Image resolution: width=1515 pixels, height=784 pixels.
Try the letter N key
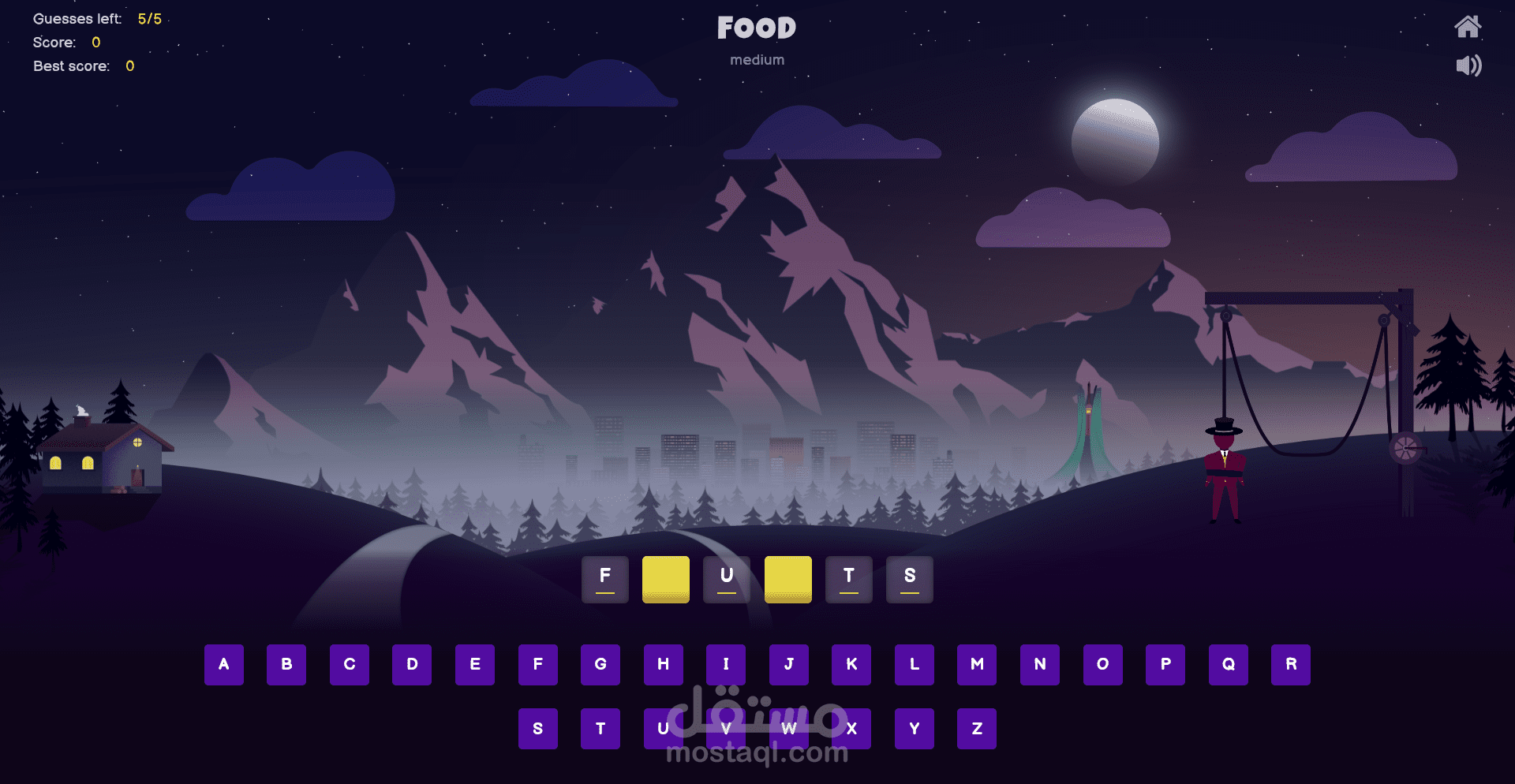tap(1040, 664)
